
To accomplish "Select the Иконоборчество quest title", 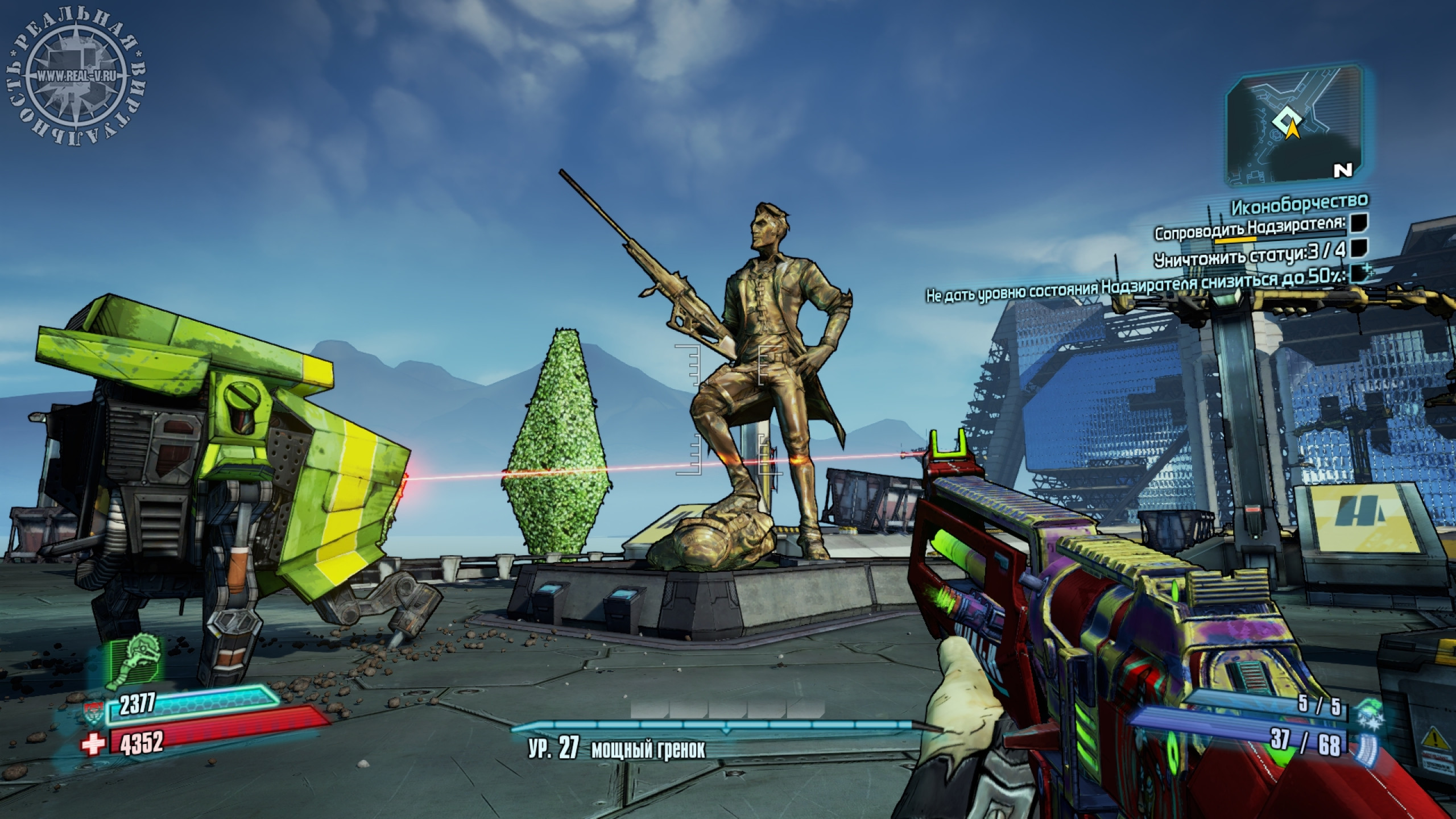I will pyautogui.click(x=1300, y=201).
